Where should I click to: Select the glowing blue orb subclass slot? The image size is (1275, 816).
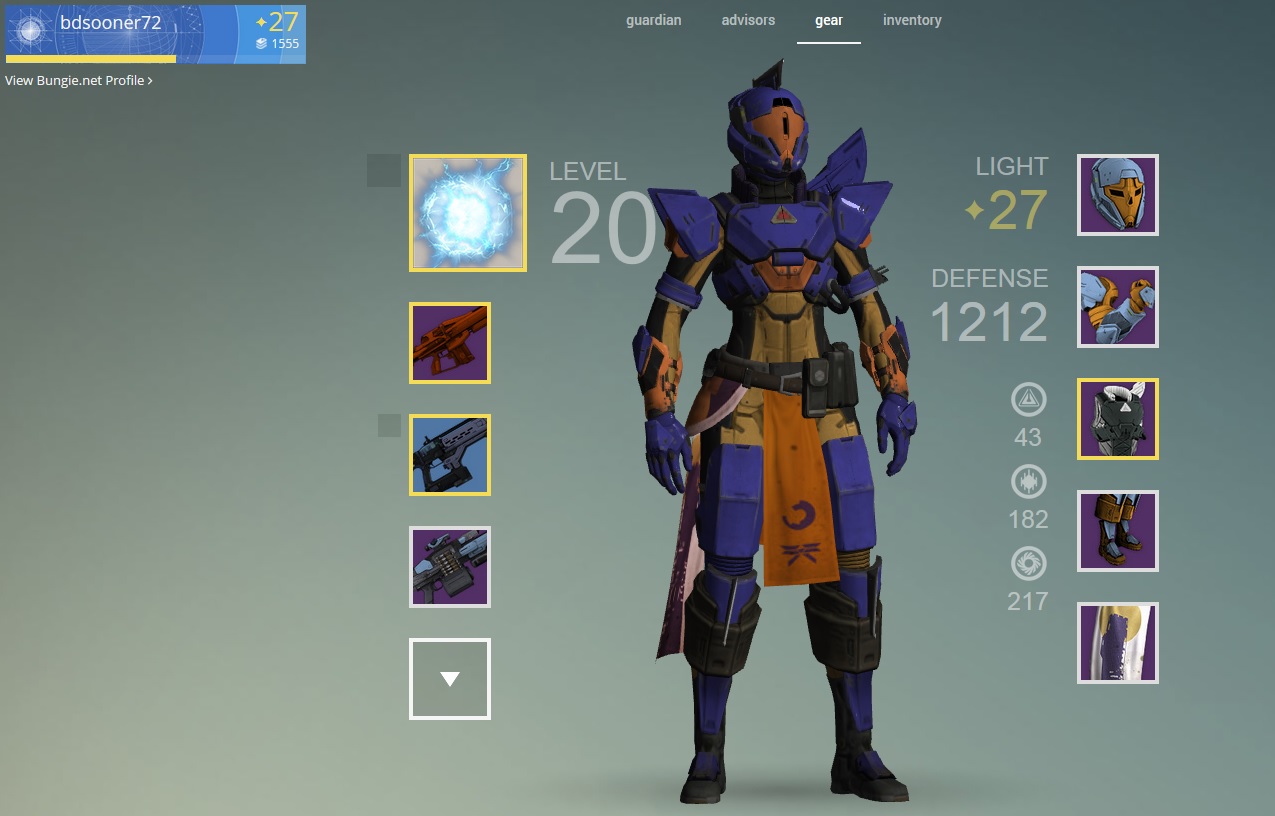(467, 213)
